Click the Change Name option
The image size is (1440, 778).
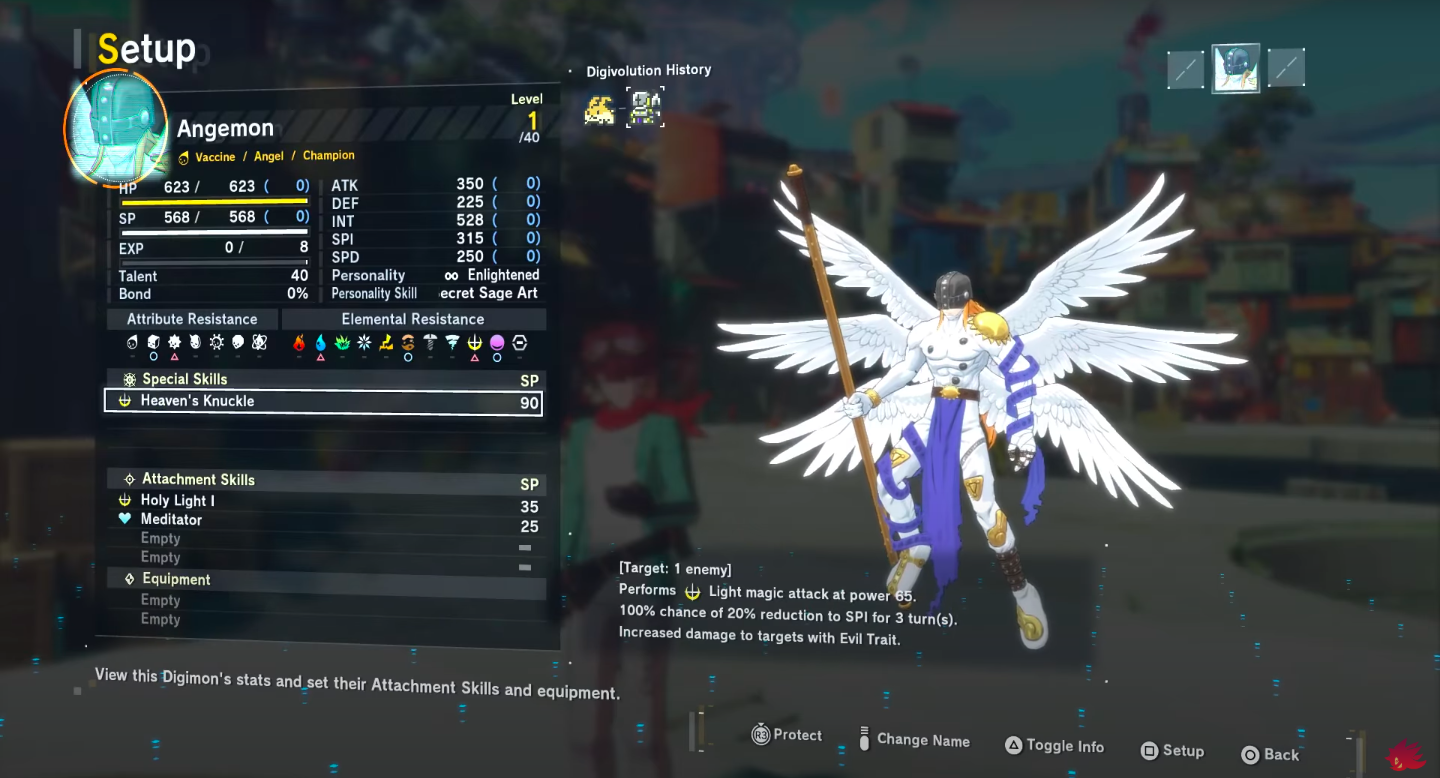[914, 741]
